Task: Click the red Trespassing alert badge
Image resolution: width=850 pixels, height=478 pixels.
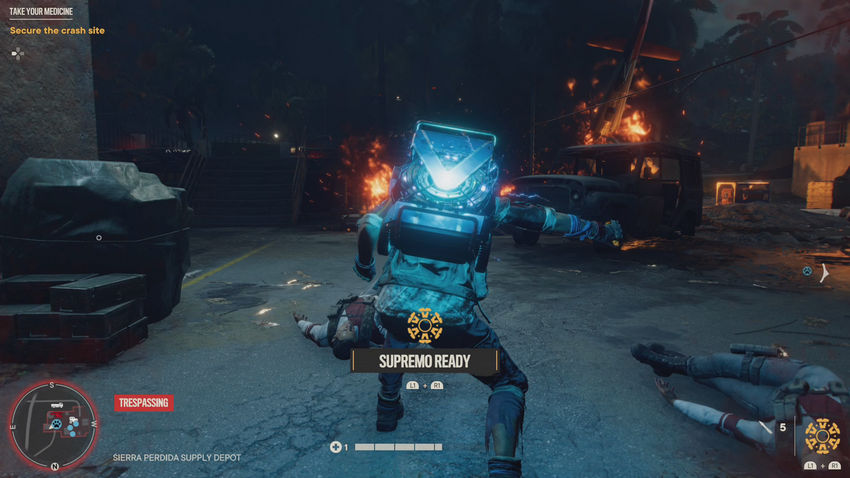Action: [x=143, y=403]
